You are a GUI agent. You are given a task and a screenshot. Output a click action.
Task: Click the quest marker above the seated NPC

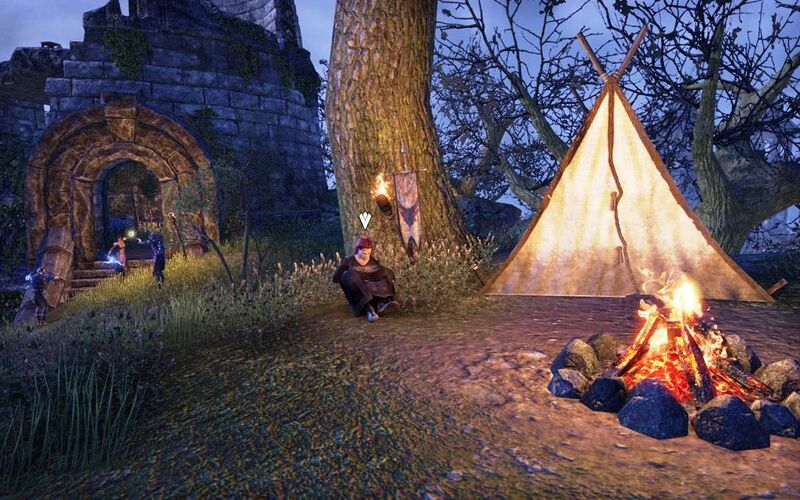[x=365, y=219]
